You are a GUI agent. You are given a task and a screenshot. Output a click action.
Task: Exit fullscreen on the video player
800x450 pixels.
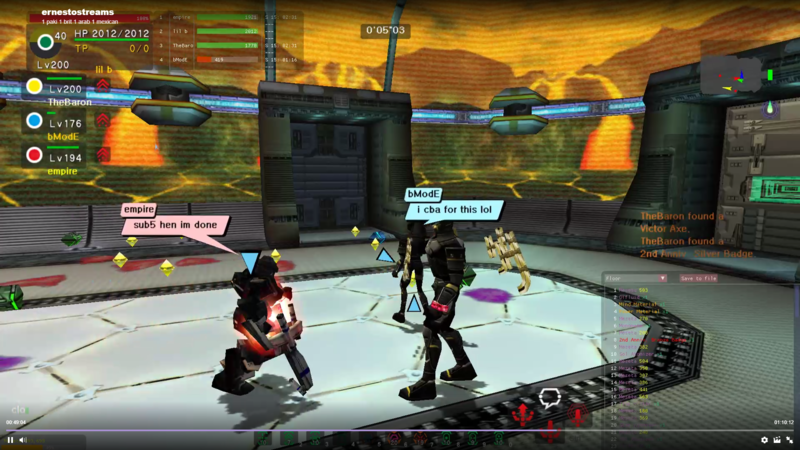789,440
